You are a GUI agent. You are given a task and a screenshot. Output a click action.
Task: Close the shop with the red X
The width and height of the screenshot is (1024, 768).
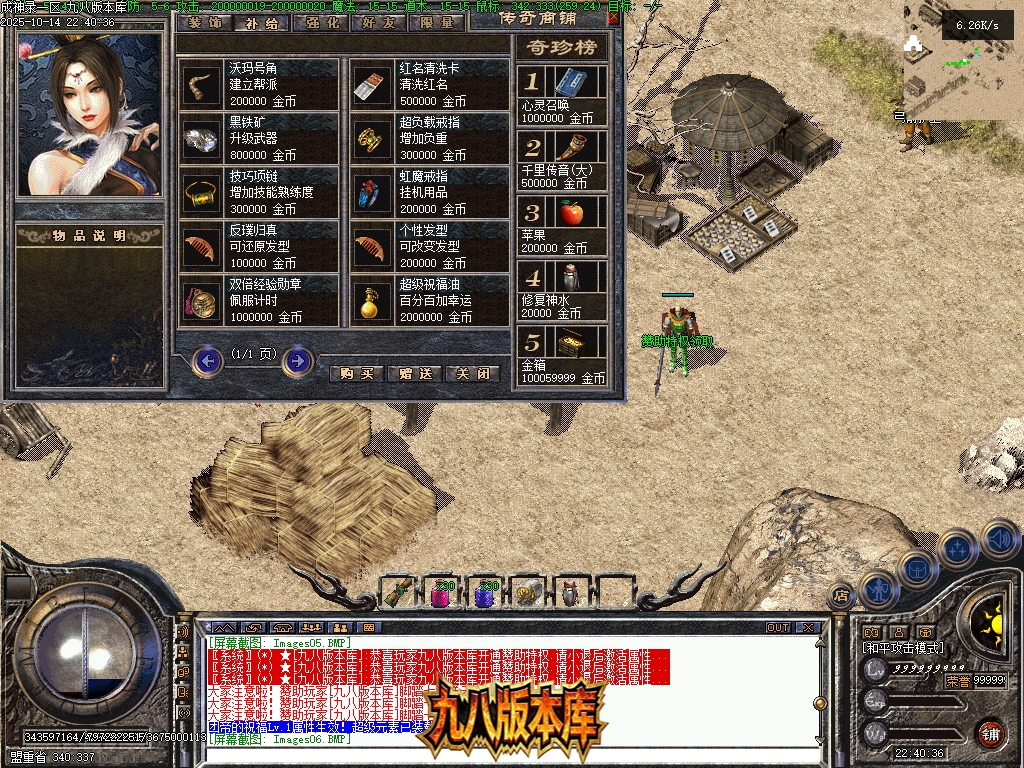pos(612,18)
